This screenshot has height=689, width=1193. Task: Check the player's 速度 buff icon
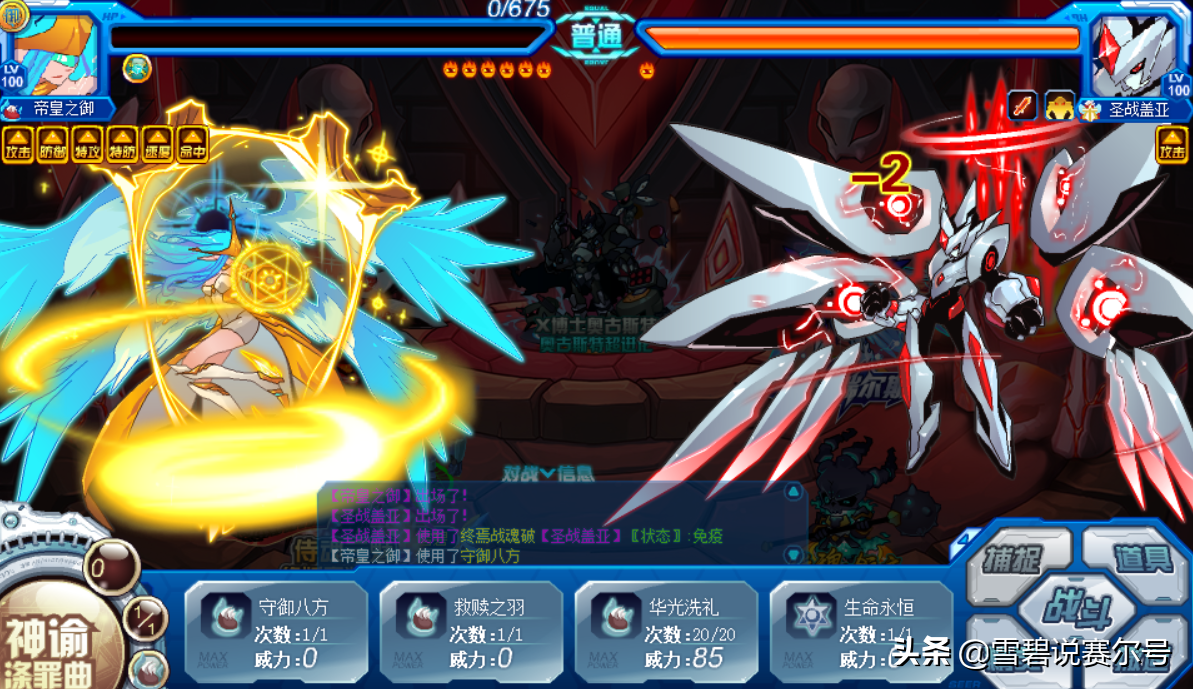tap(156, 145)
